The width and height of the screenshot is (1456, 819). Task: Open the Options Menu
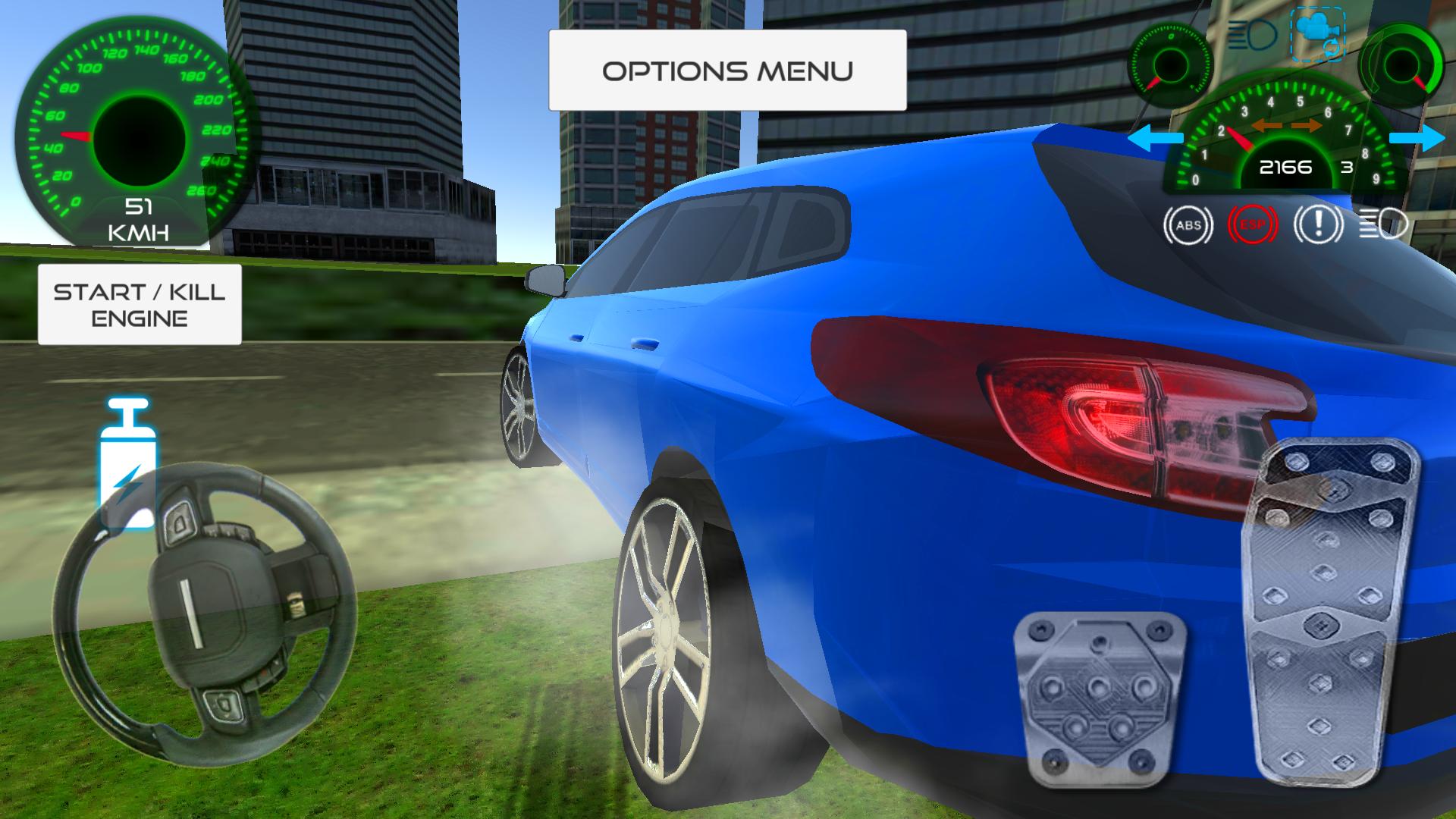[728, 70]
